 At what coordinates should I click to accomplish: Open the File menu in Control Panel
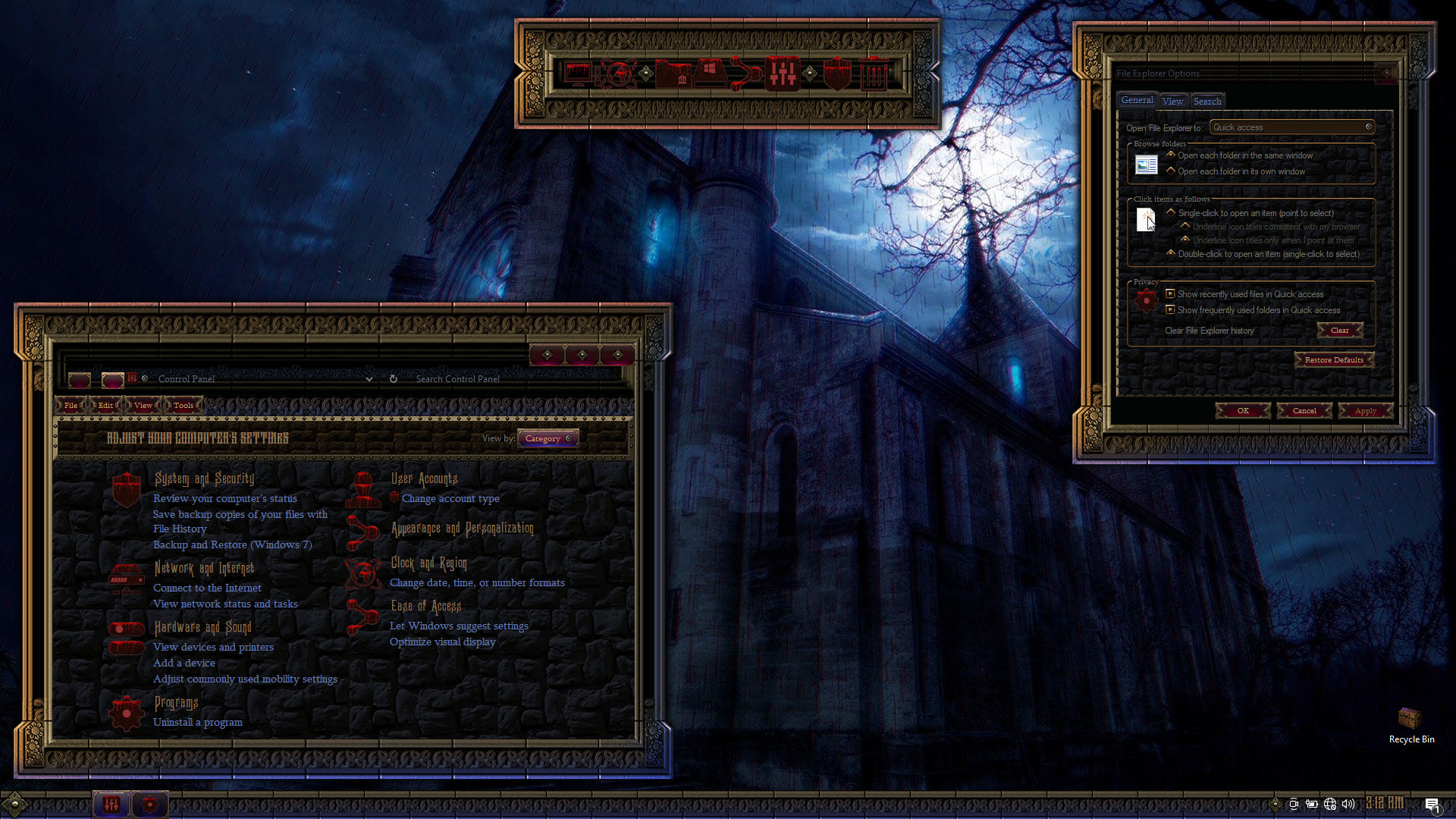[x=71, y=406]
